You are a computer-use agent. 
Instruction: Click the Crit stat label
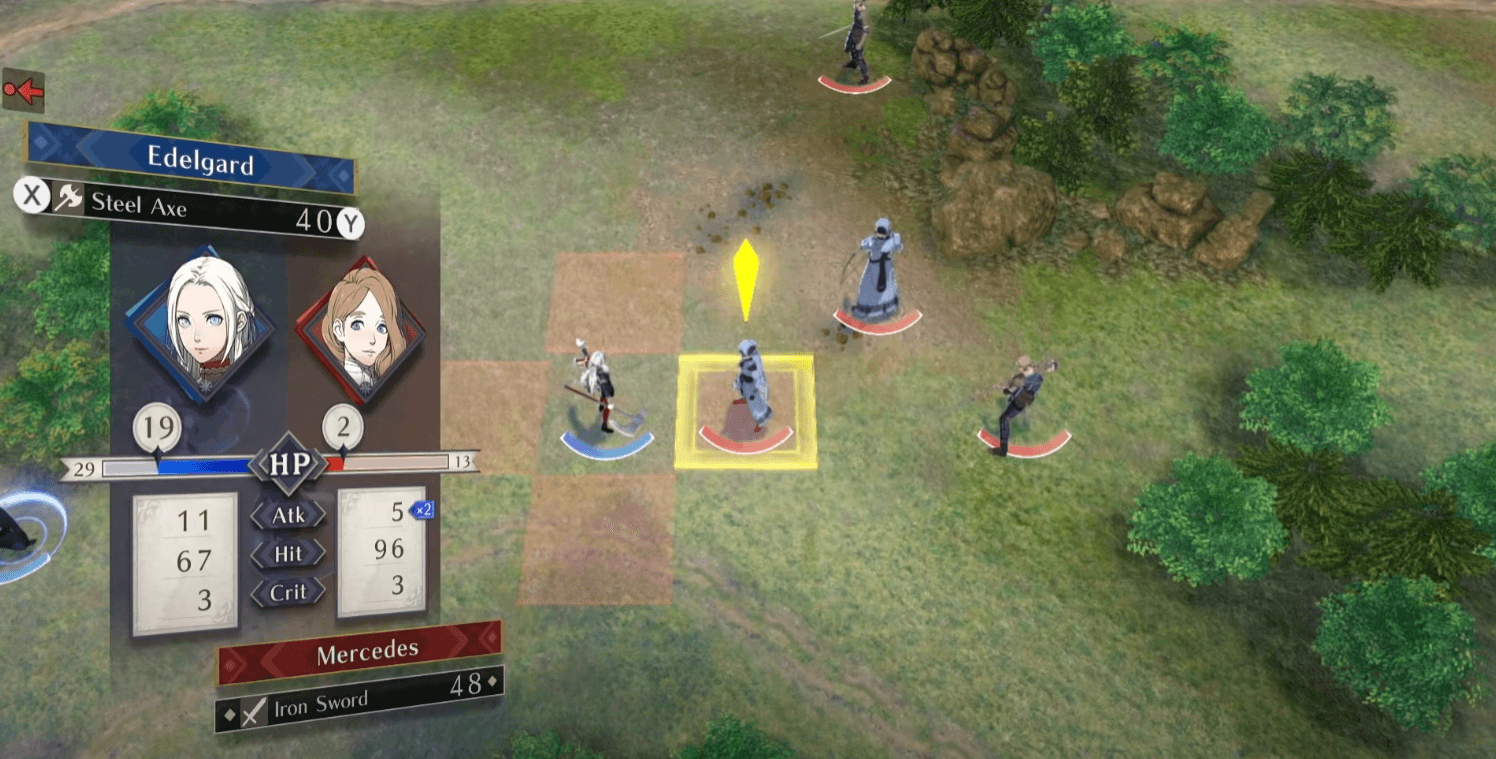pyautogui.click(x=288, y=591)
